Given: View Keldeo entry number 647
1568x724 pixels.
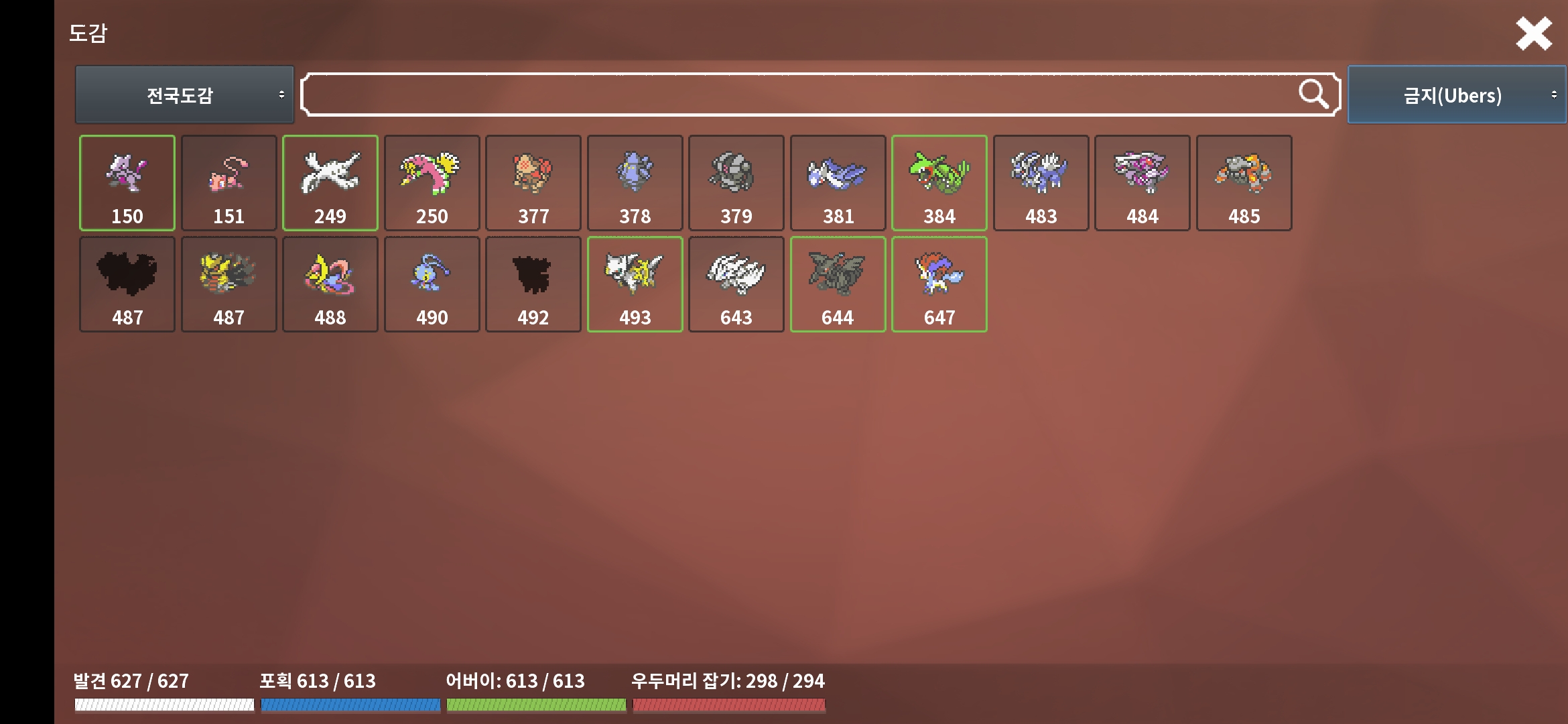Looking at the screenshot, I should point(939,284).
